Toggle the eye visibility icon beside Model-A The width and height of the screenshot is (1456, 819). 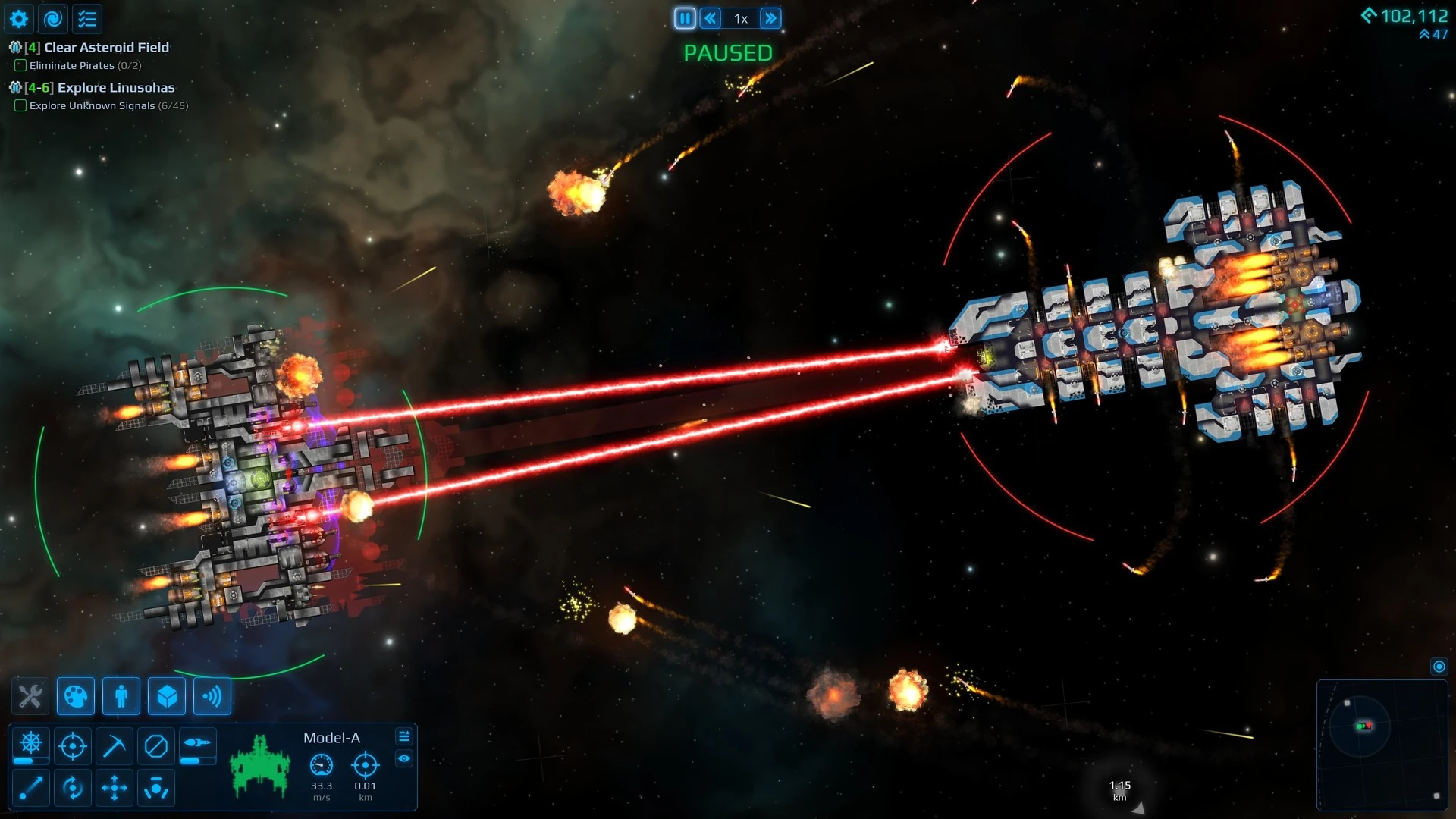pyautogui.click(x=405, y=757)
